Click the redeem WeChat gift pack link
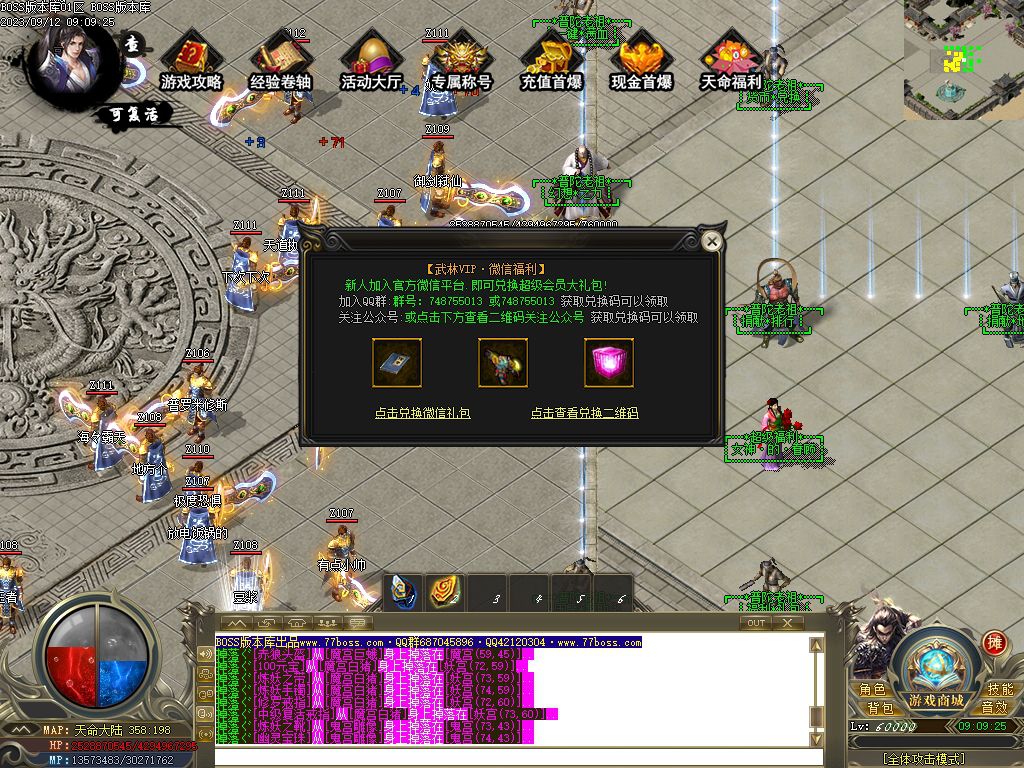The height and width of the screenshot is (768, 1024). click(x=422, y=413)
